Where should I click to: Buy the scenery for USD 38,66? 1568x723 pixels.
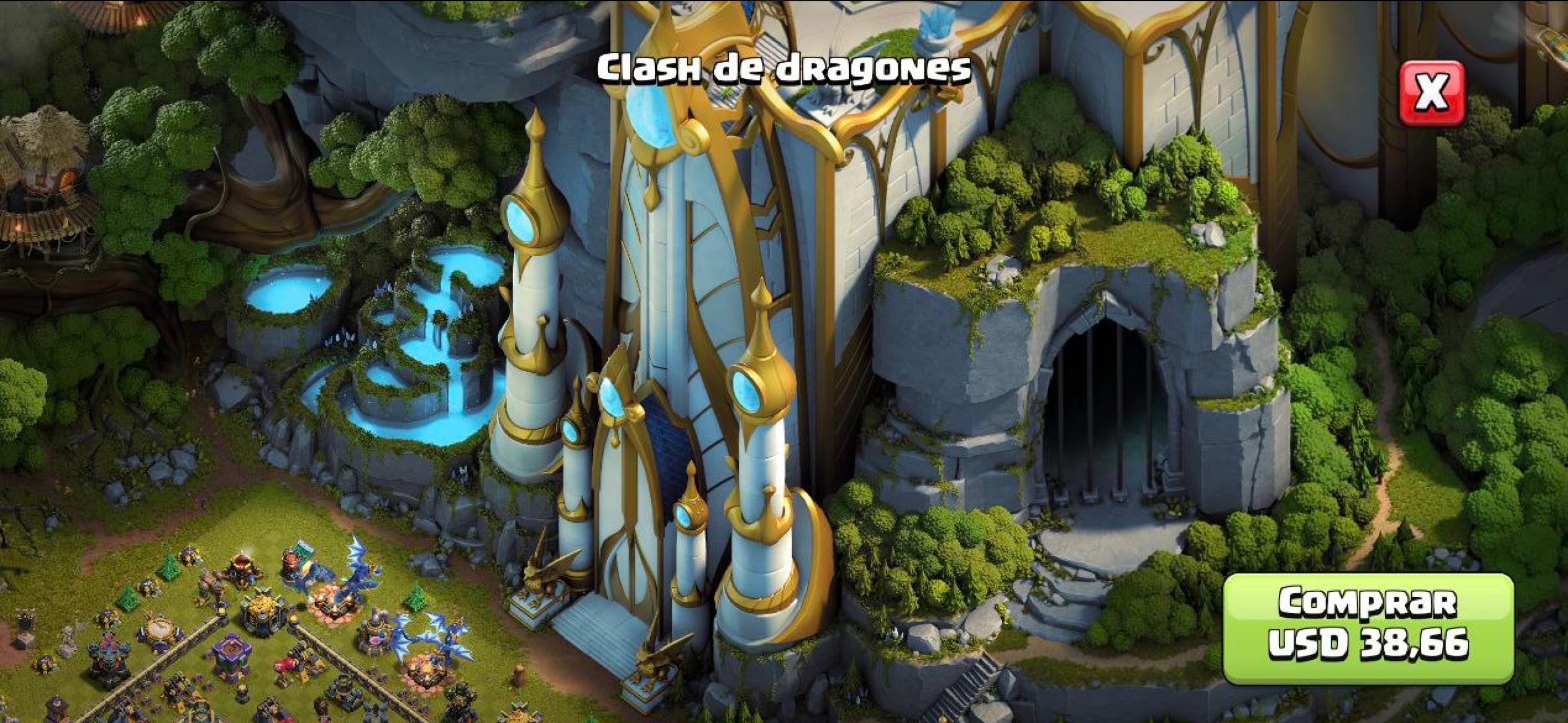tap(1368, 628)
